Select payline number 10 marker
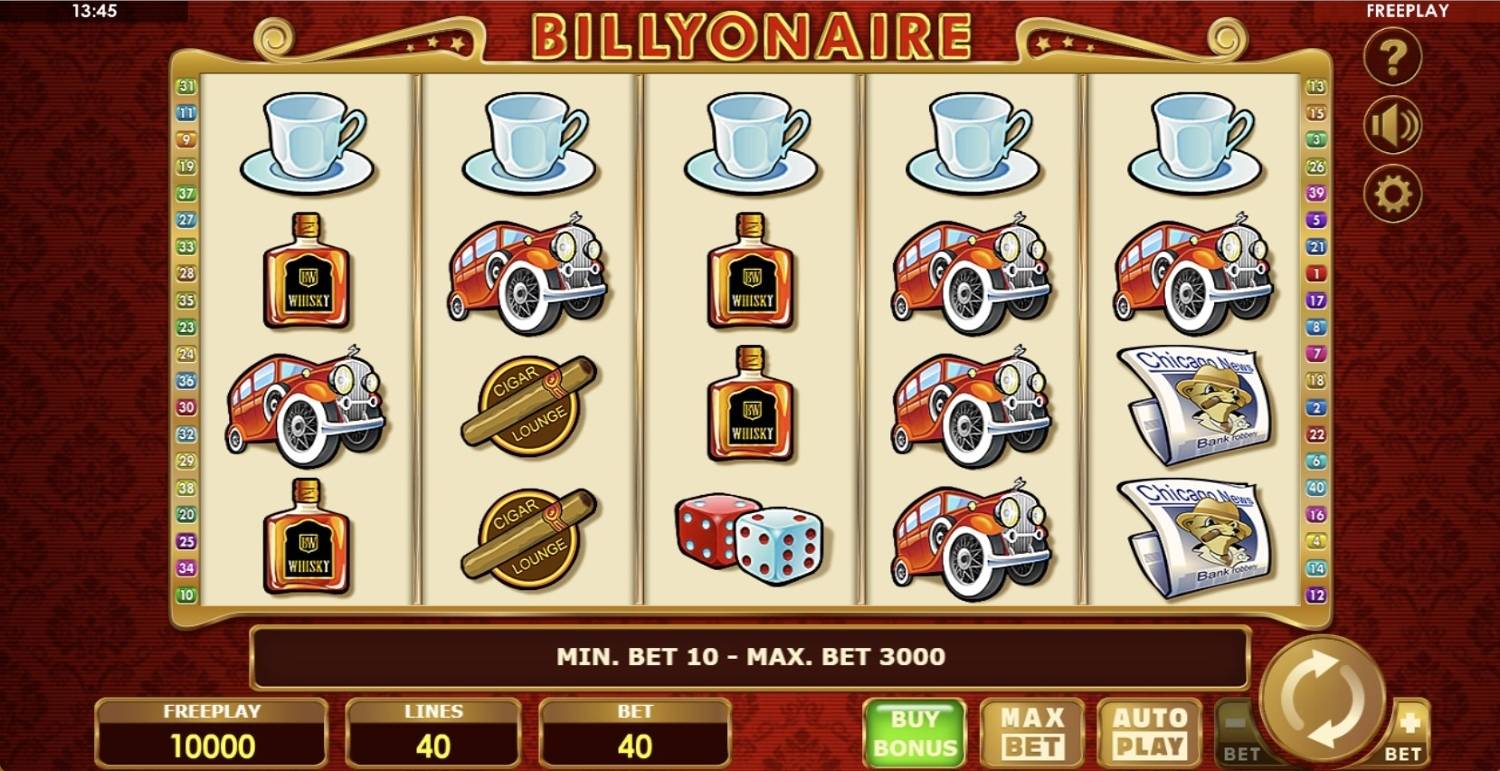 186,595
